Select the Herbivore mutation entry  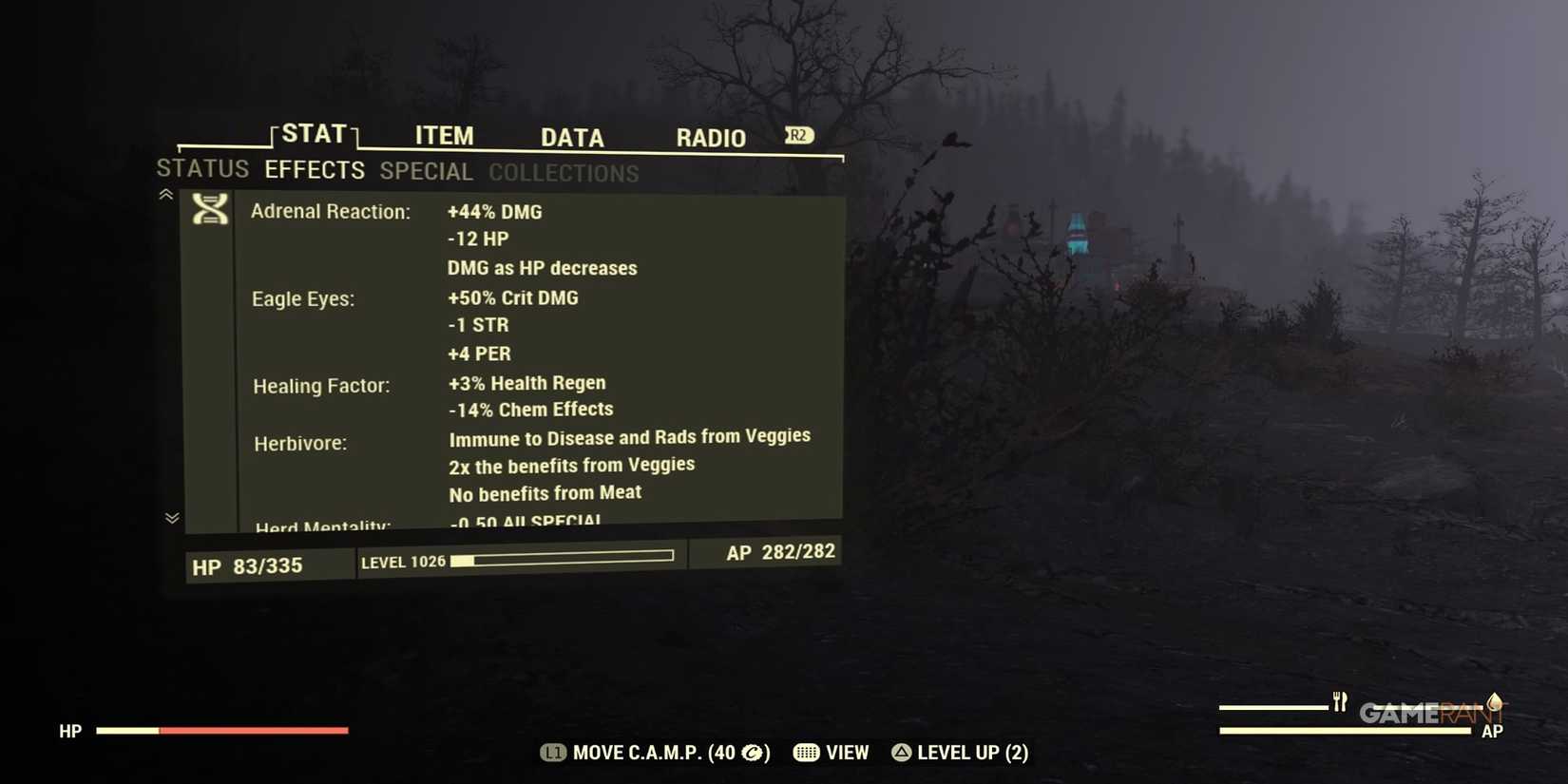pos(300,442)
